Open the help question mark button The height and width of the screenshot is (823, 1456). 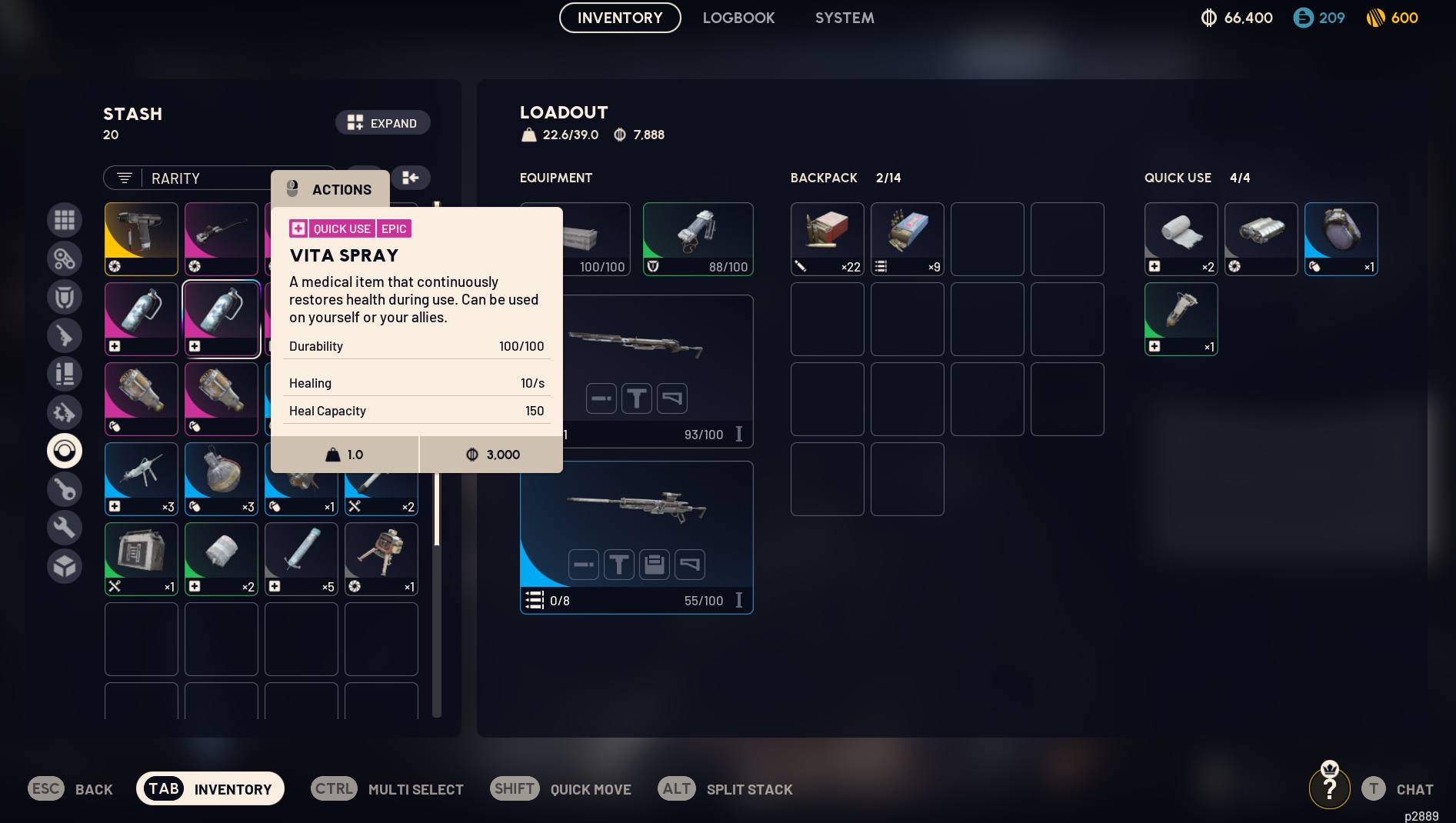point(1329,788)
